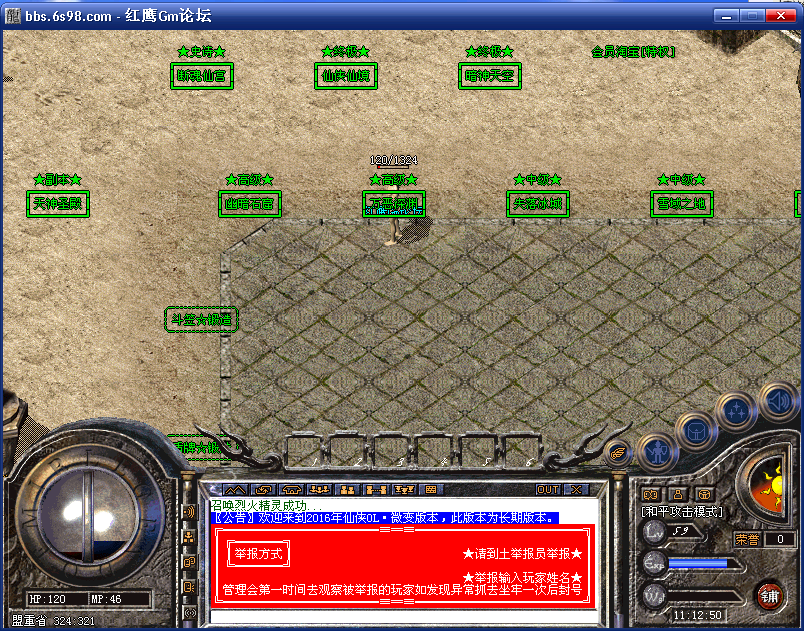Open the star skills round button

click(x=736, y=411)
